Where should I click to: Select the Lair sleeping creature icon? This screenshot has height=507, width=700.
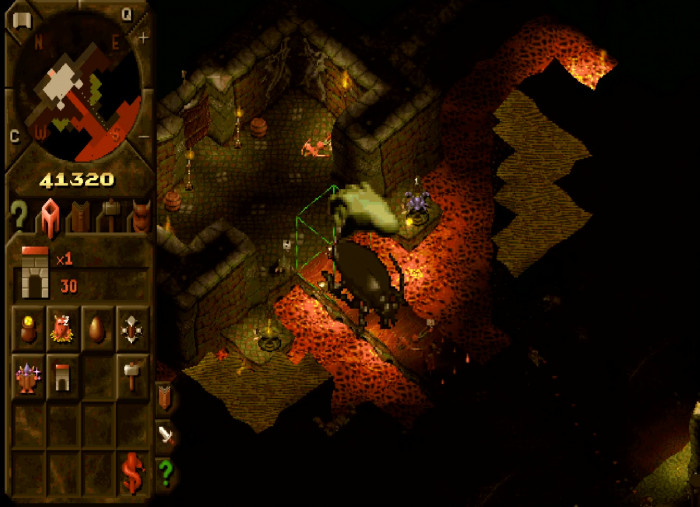63,326
